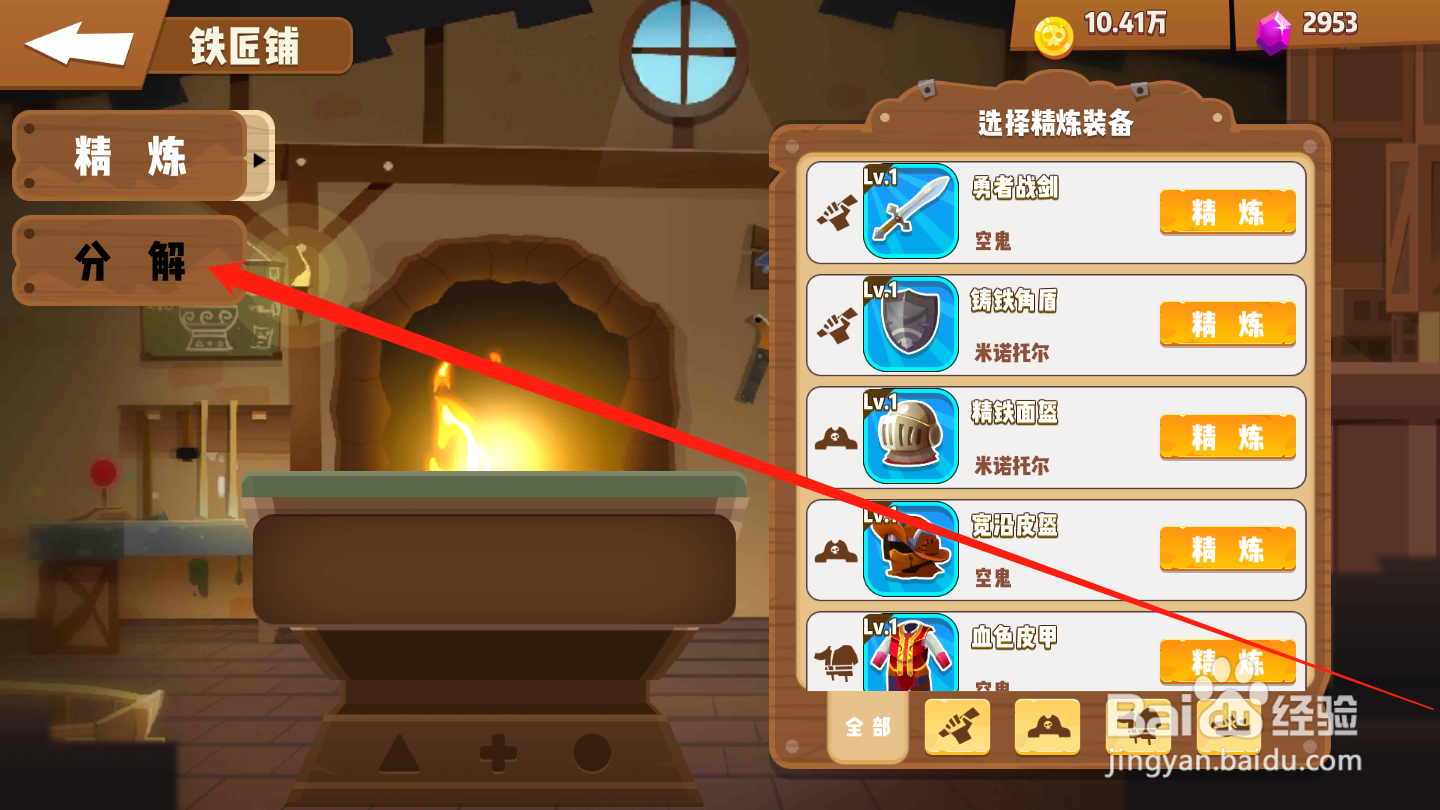Click the 宽沿皮盔 item thumbnail
Viewport: 1440px width, 810px height.
[x=910, y=549]
